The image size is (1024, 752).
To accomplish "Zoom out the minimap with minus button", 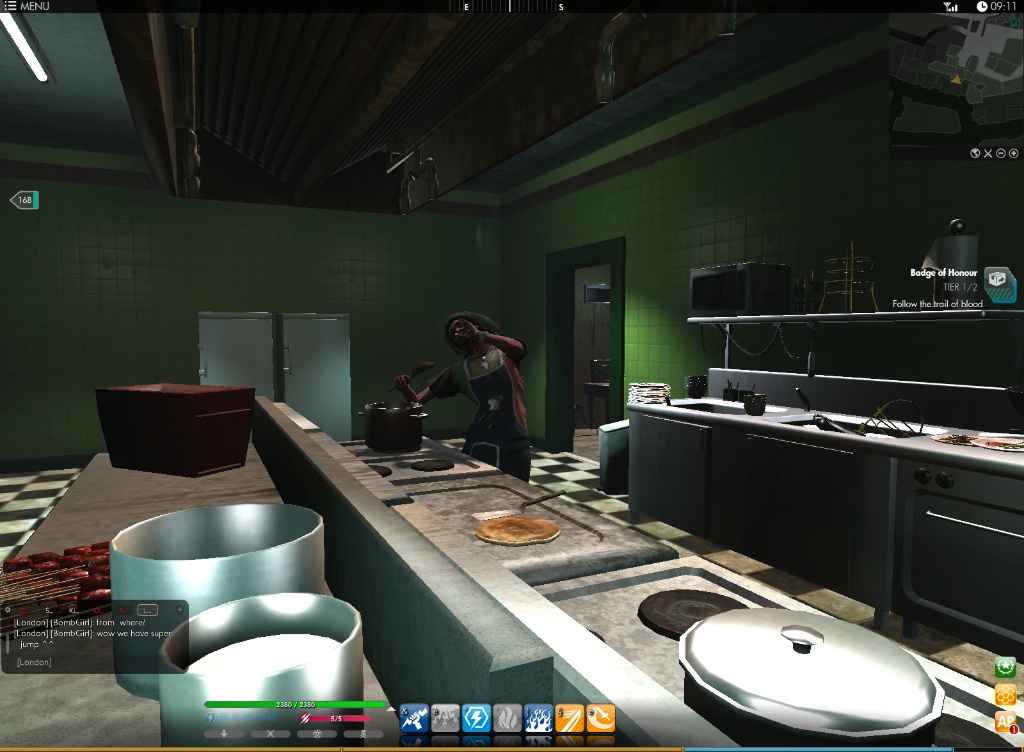I will [1000, 153].
